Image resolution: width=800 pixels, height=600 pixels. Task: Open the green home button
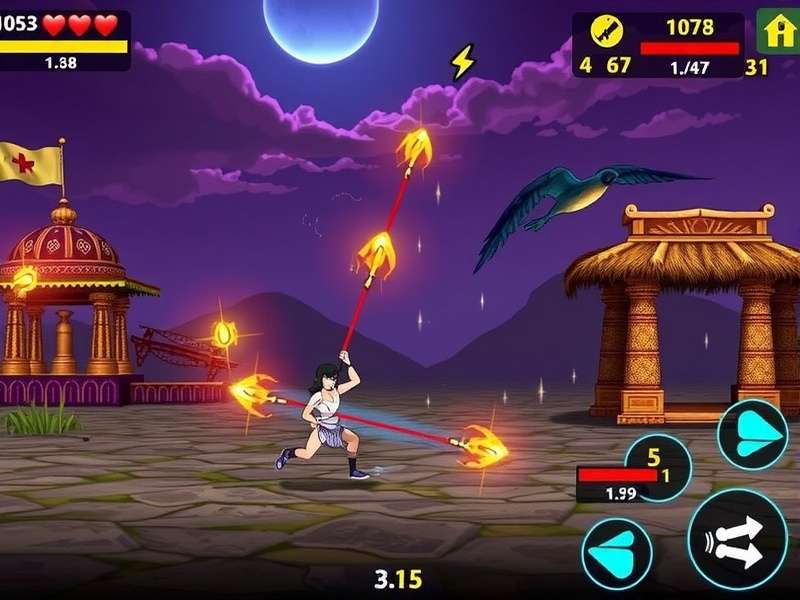777,31
